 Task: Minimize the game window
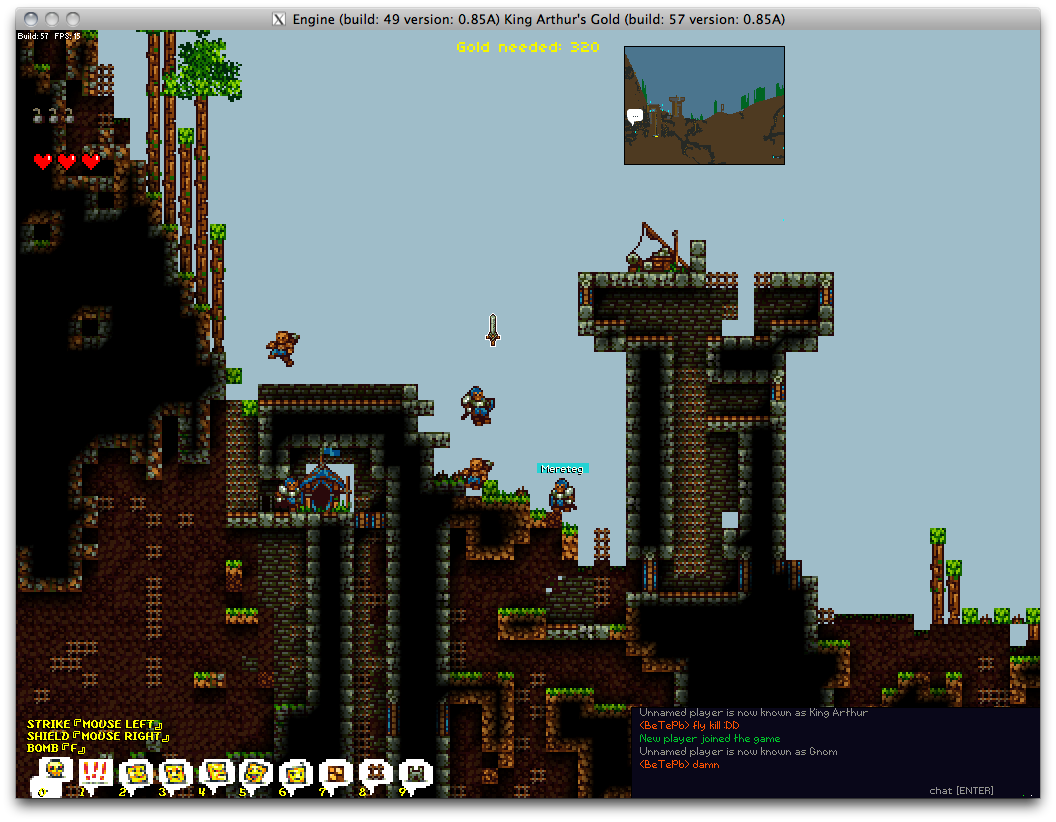click(x=52, y=19)
